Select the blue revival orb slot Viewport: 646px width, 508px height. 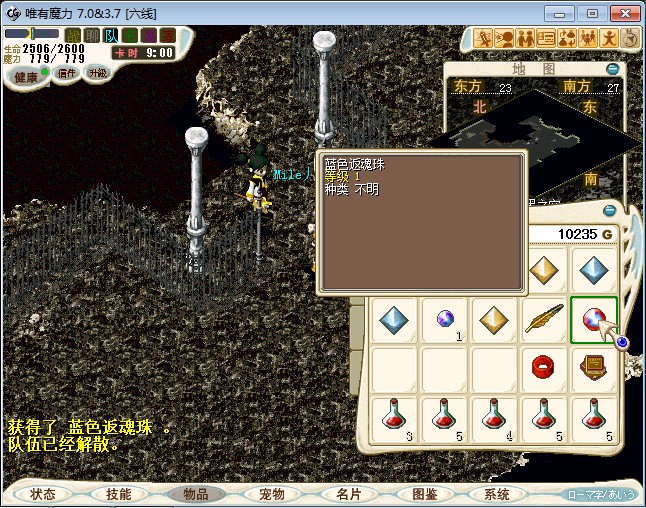pyautogui.click(x=594, y=320)
